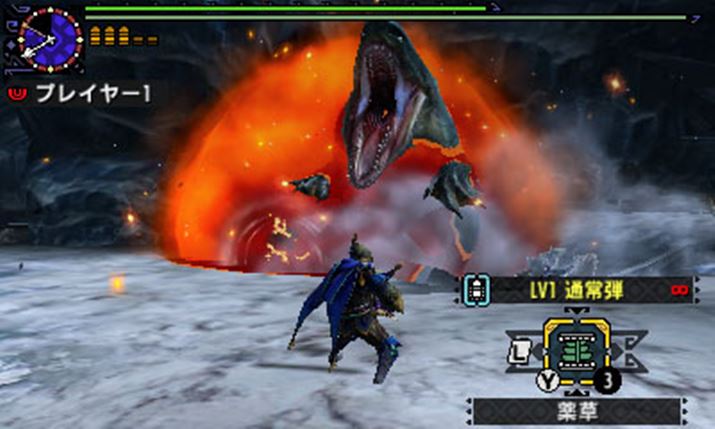Select the プレイヤー1 player name tag
The width and height of the screenshot is (715, 429).
(x=80, y=93)
